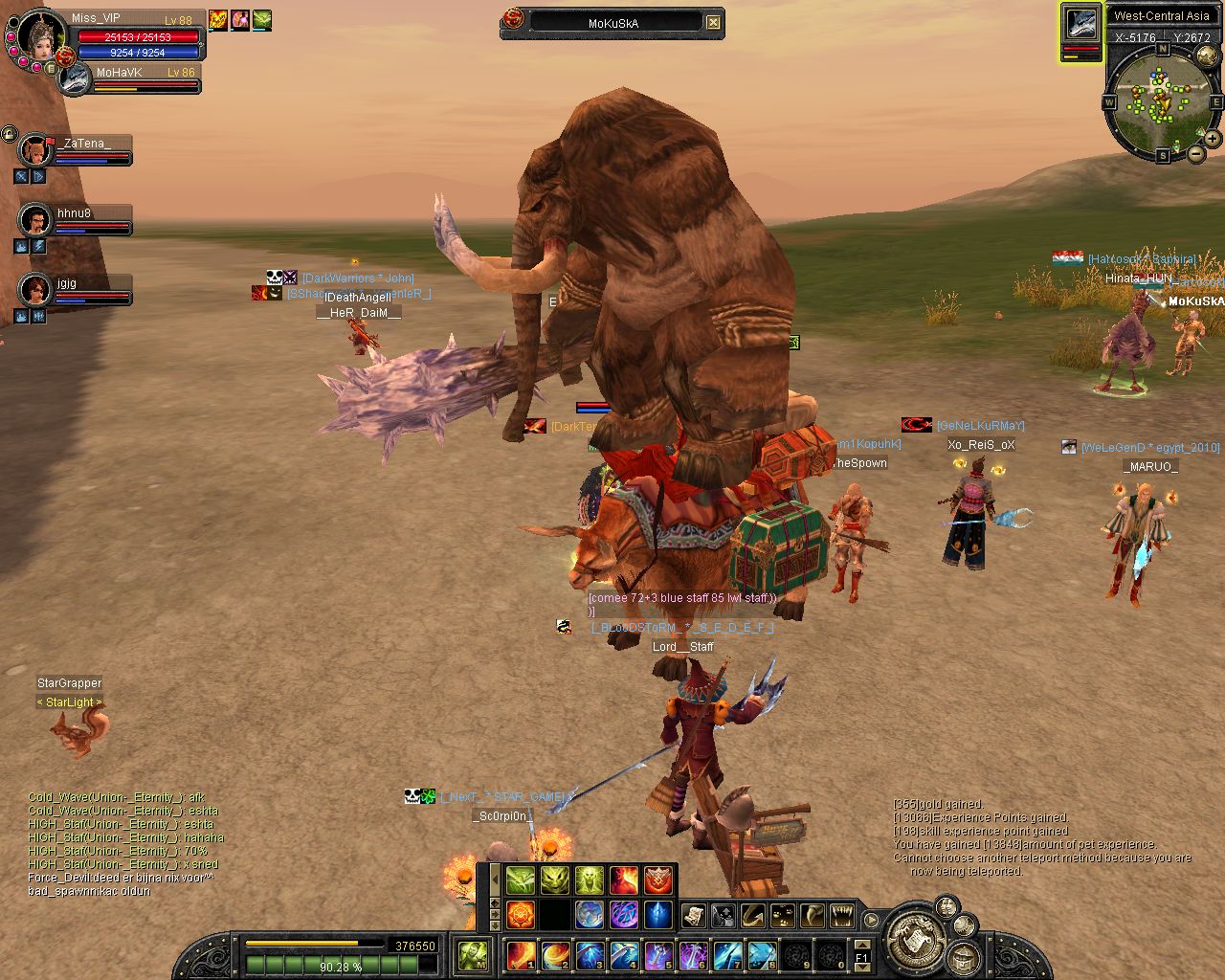
Task: Select the wolf pet icon beside minimap
Action: pyautogui.click(x=1081, y=25)
